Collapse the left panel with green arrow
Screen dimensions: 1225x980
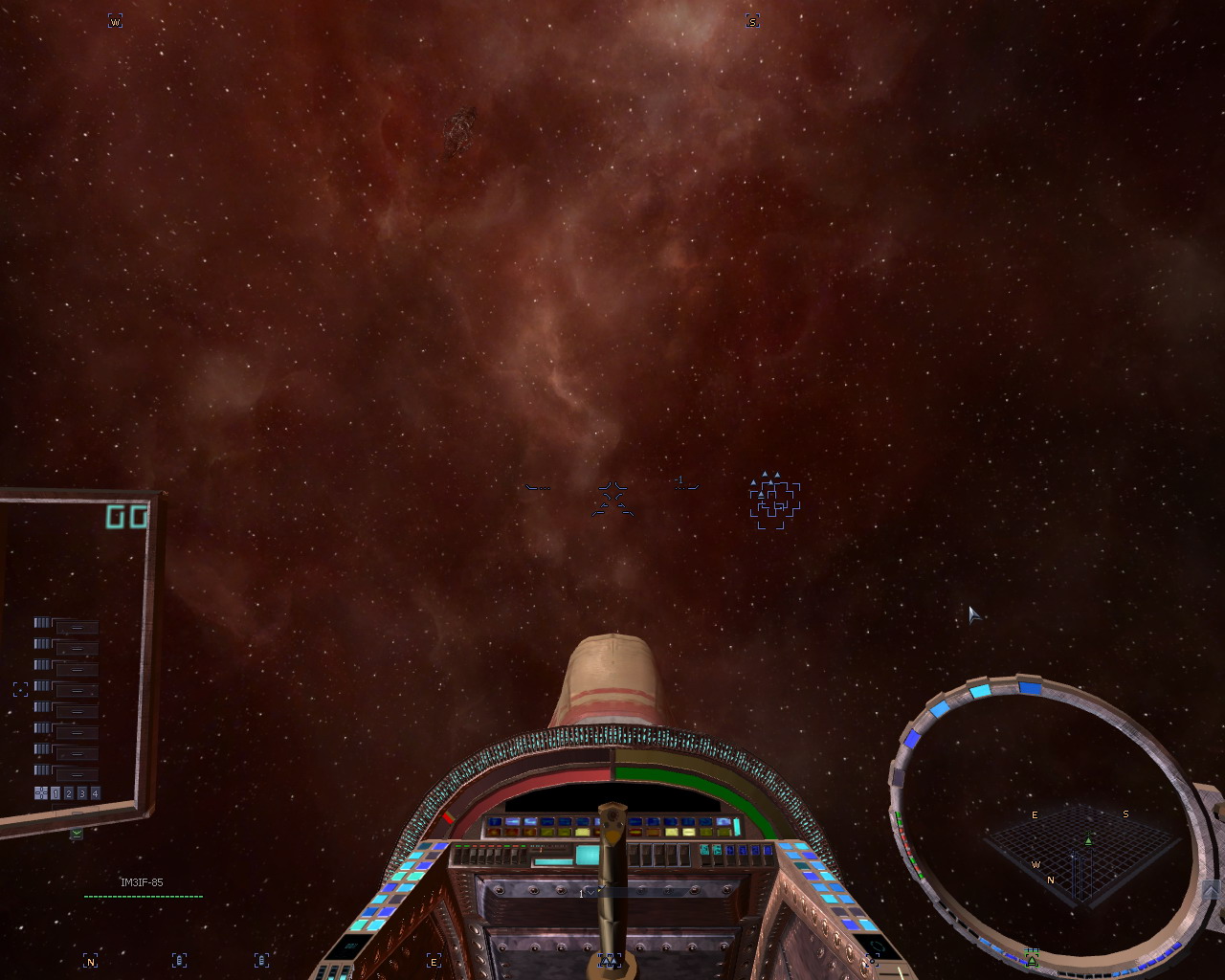(x=77, y=834)
